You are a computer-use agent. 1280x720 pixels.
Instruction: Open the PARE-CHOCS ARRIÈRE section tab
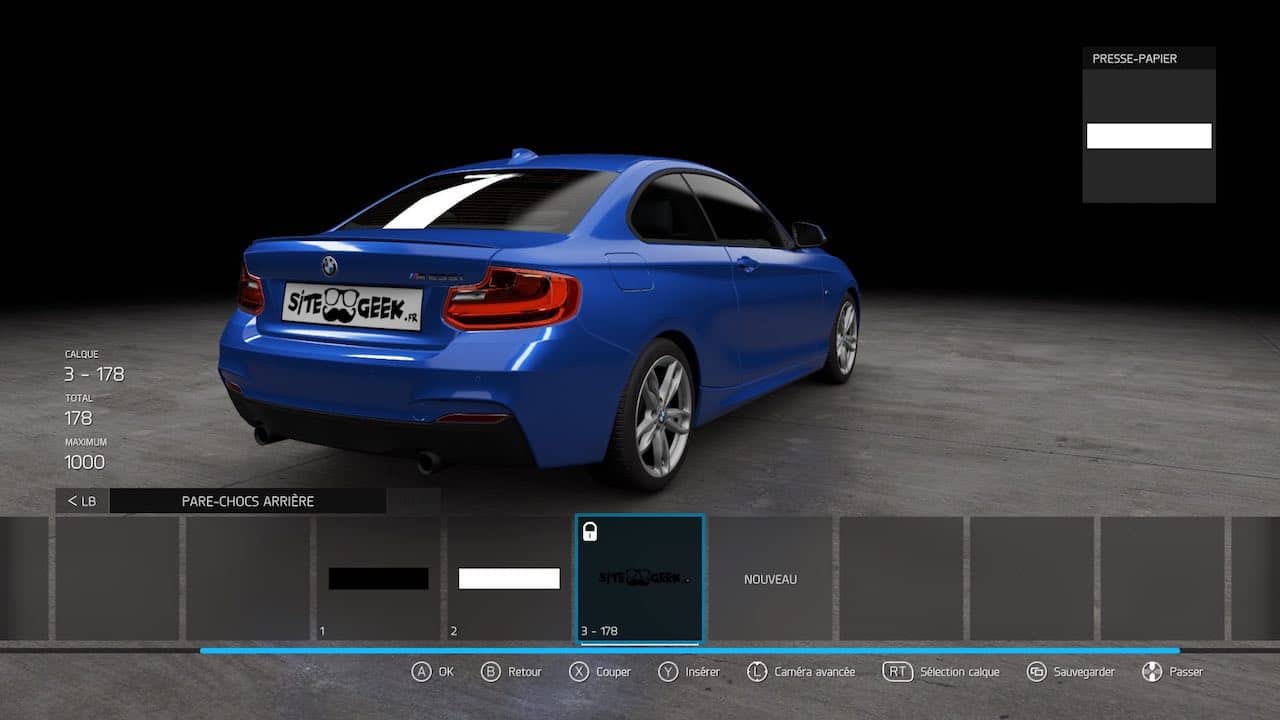pos(247,501)
